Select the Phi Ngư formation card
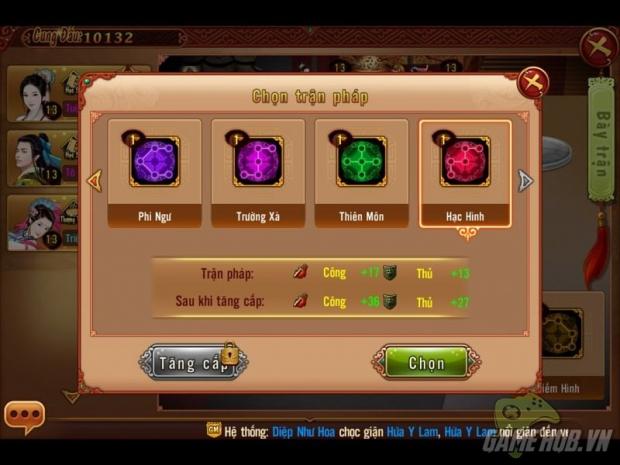The width and height of the screenshot is (620, 465). (x=154, y=172)
